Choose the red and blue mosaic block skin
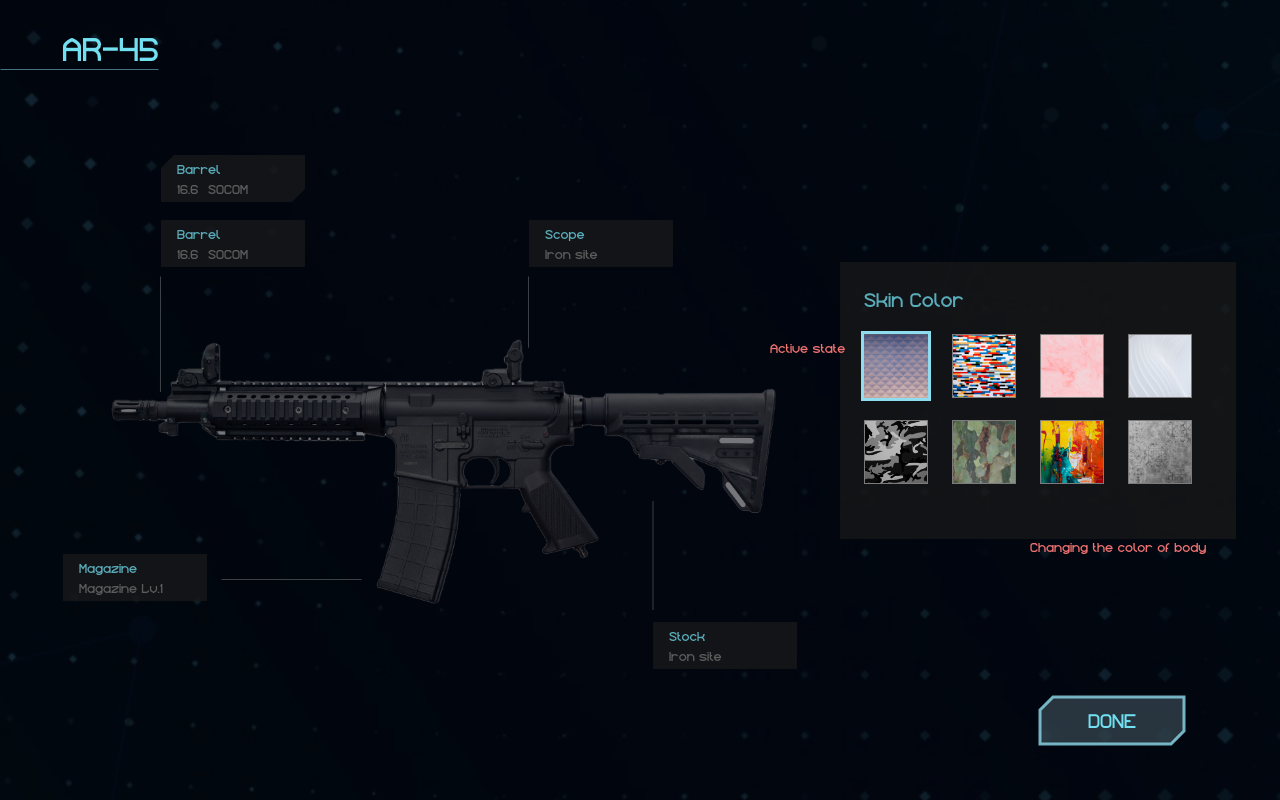 (x=984, y=366)
